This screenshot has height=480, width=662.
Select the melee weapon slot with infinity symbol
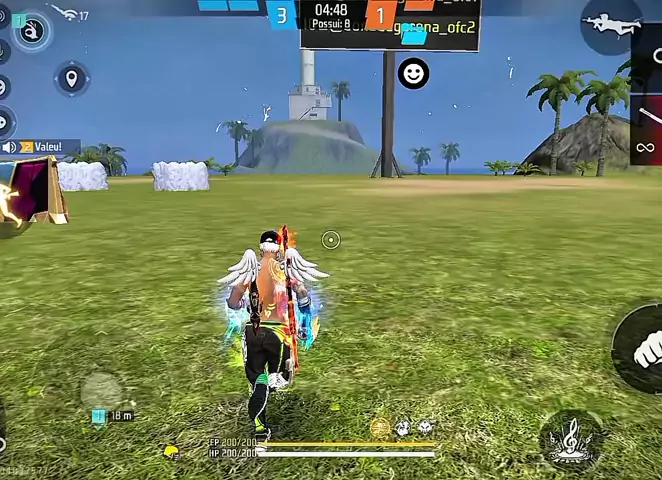[646, 148]
